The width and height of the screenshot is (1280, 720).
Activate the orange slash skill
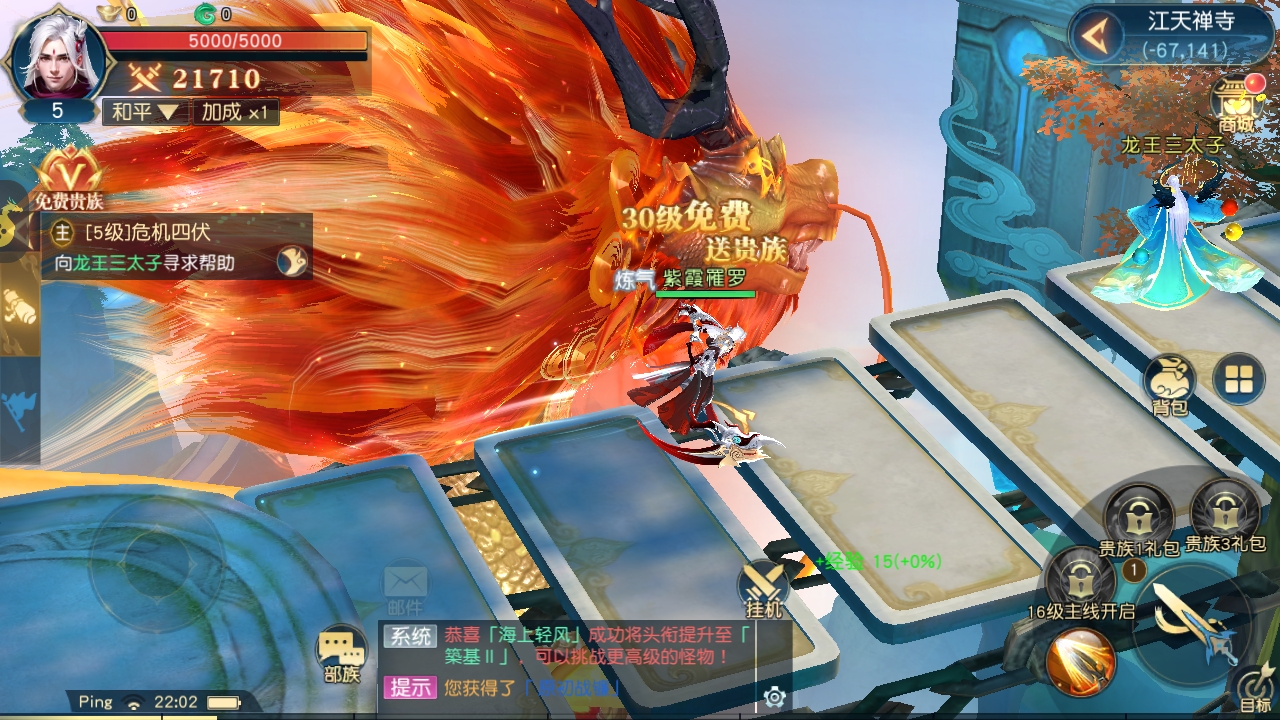point(1080,660)
